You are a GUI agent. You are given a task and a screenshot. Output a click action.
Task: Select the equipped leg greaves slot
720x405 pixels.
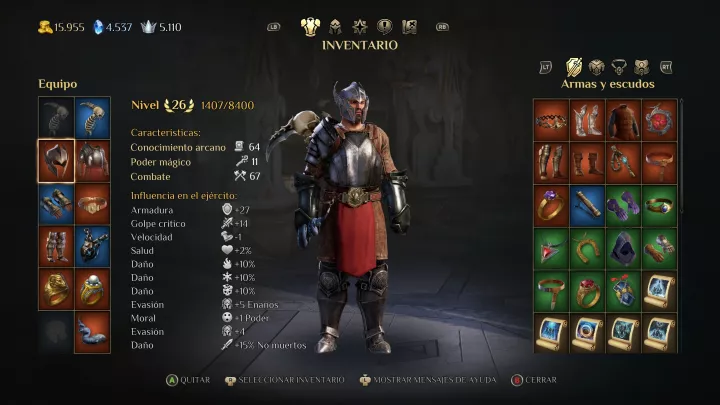[56, 246]
